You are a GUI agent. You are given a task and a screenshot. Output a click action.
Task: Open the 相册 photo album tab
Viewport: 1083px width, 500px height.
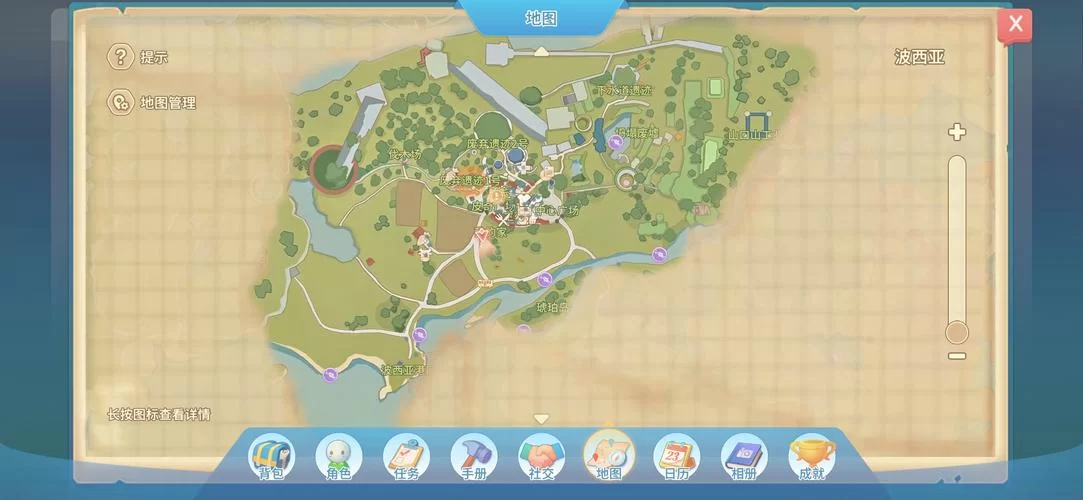tap(744, 458)
